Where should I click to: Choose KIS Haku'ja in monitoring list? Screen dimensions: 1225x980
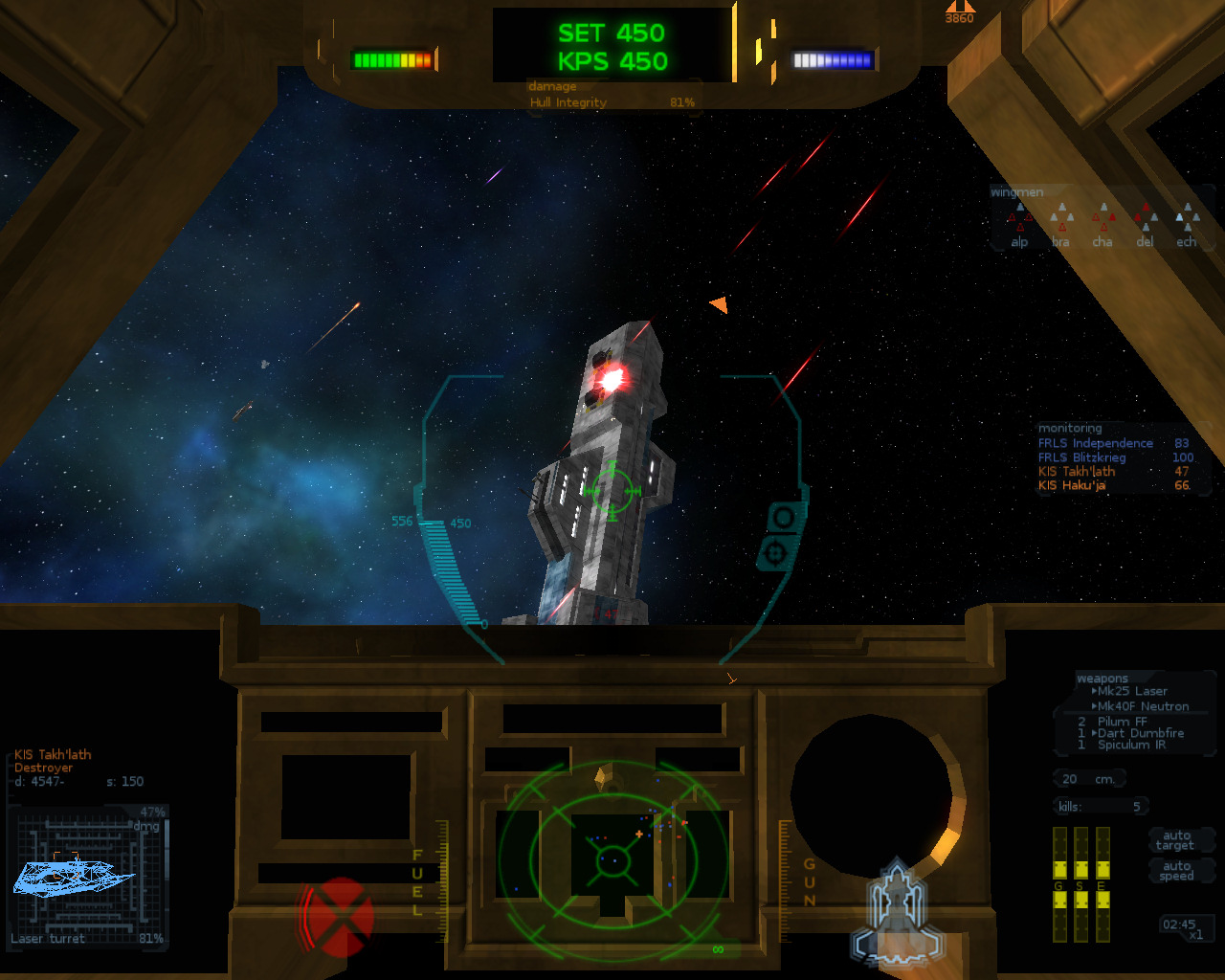click(1072, 485)
